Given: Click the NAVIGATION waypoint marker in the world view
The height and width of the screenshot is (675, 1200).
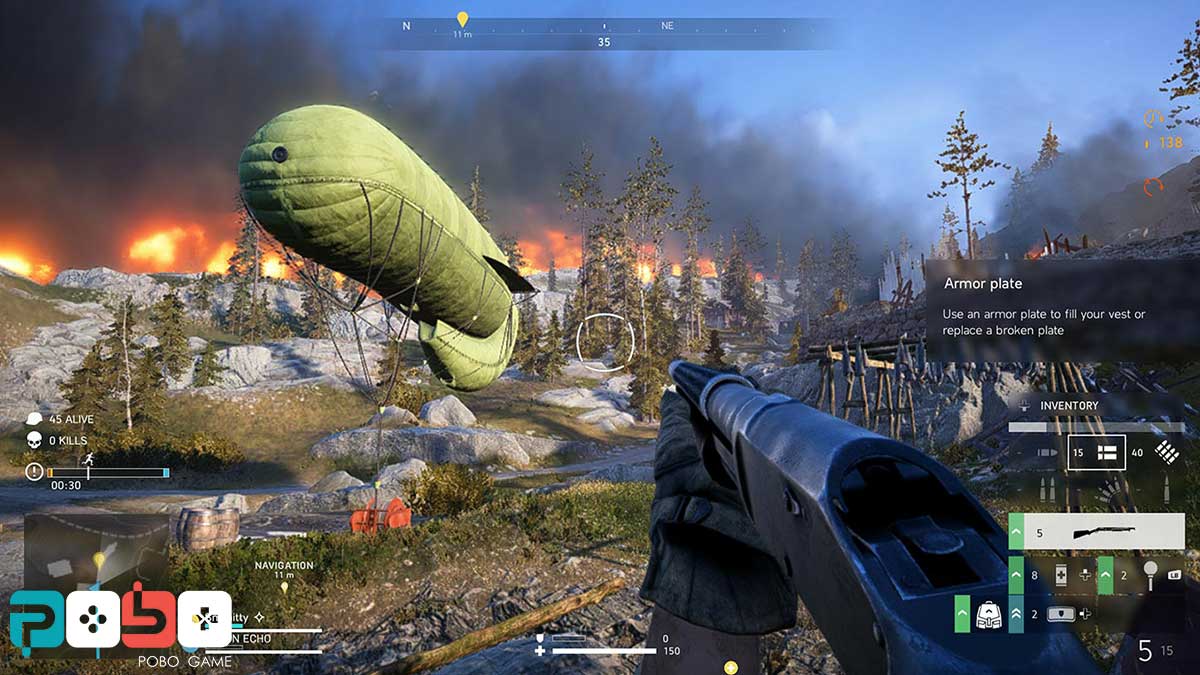Looking at the screenshot, I should pyautogui.click(x=284, y=585).
